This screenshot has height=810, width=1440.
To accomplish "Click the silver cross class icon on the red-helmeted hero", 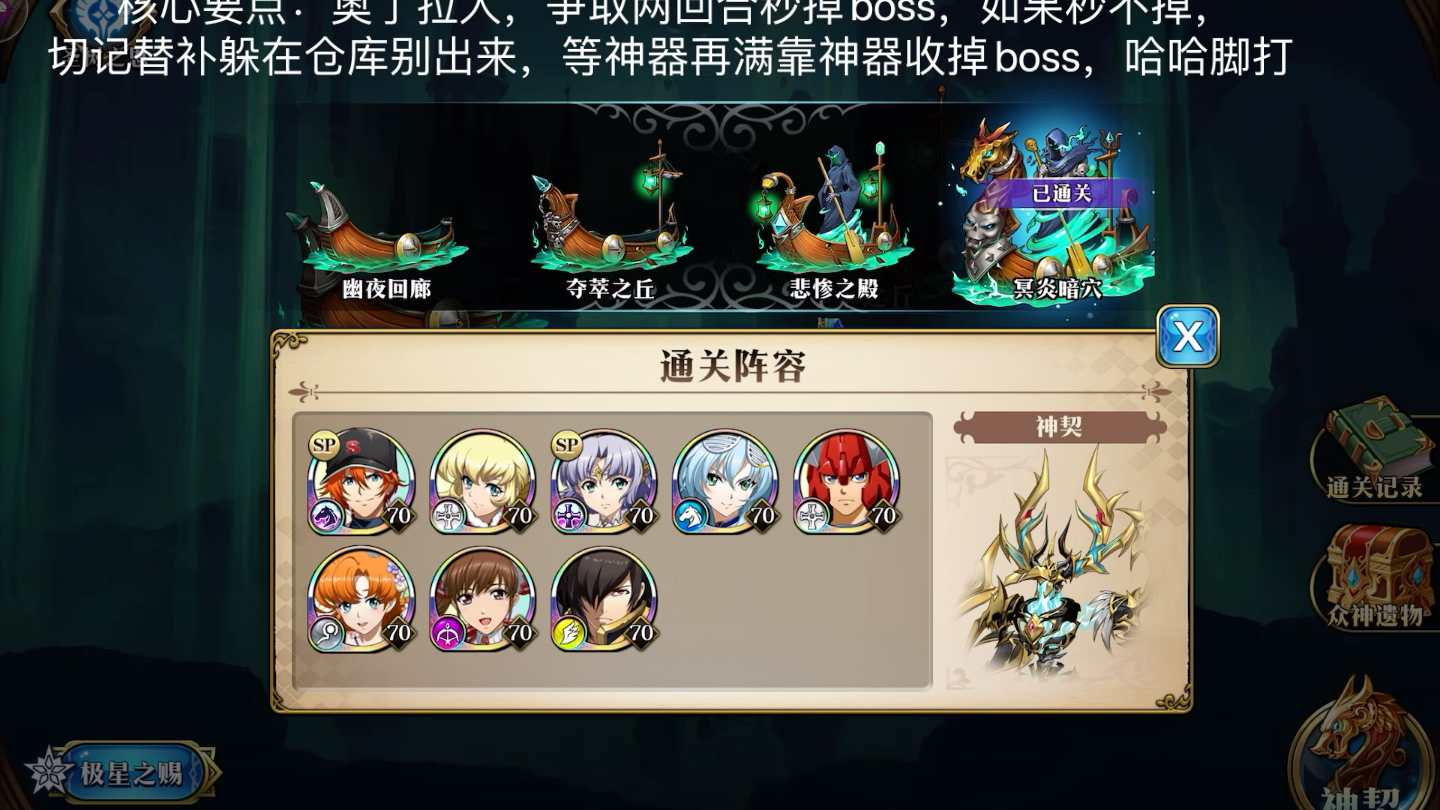I will point(814,513).
